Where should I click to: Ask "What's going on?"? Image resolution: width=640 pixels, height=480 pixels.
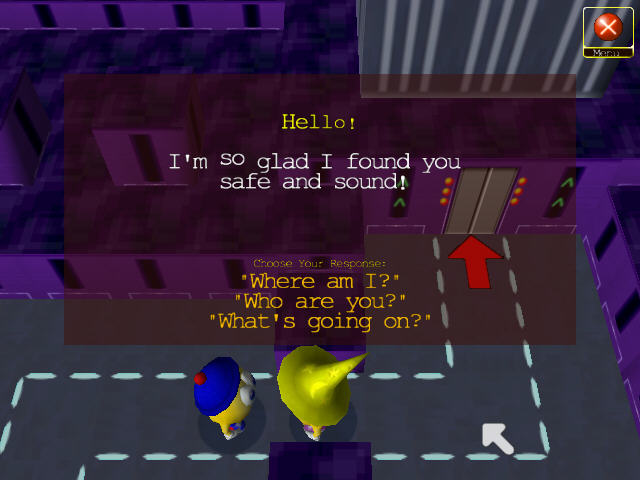point(319,321)
